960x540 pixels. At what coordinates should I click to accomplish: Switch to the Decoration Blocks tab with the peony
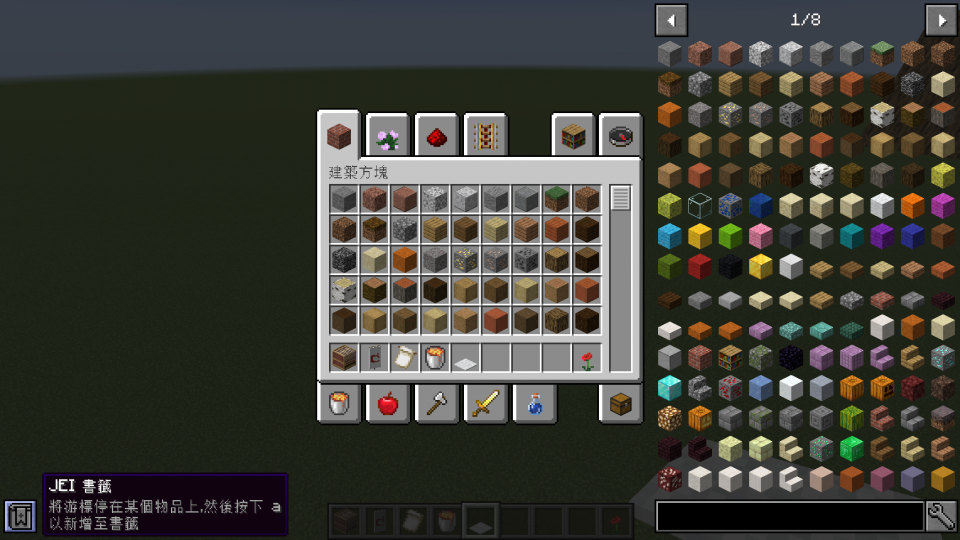pyautogui.click(x=387, y=136)
